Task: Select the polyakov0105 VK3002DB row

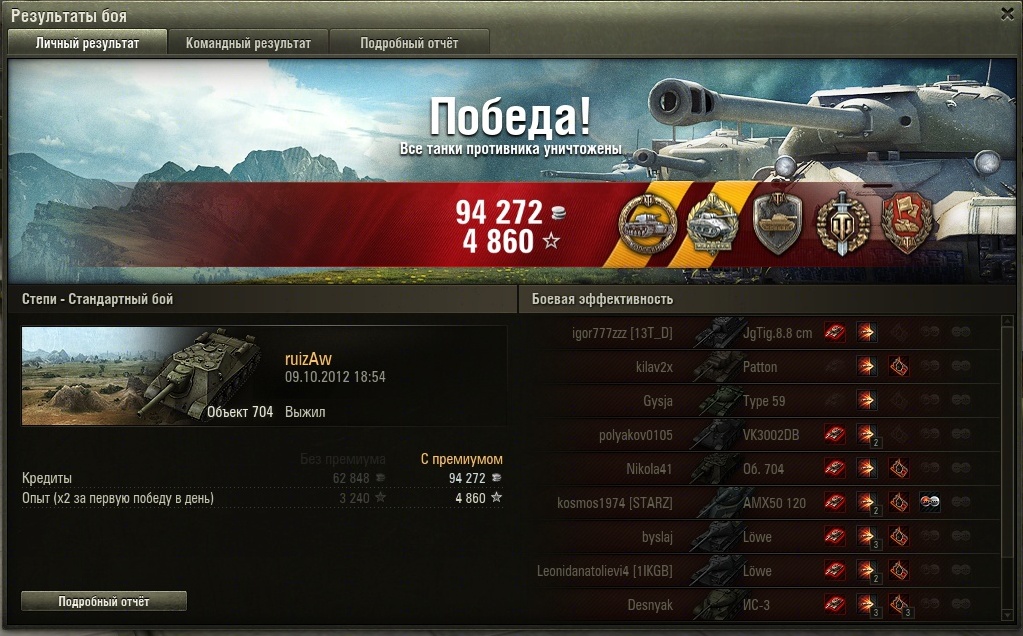Action: (760, 435)
